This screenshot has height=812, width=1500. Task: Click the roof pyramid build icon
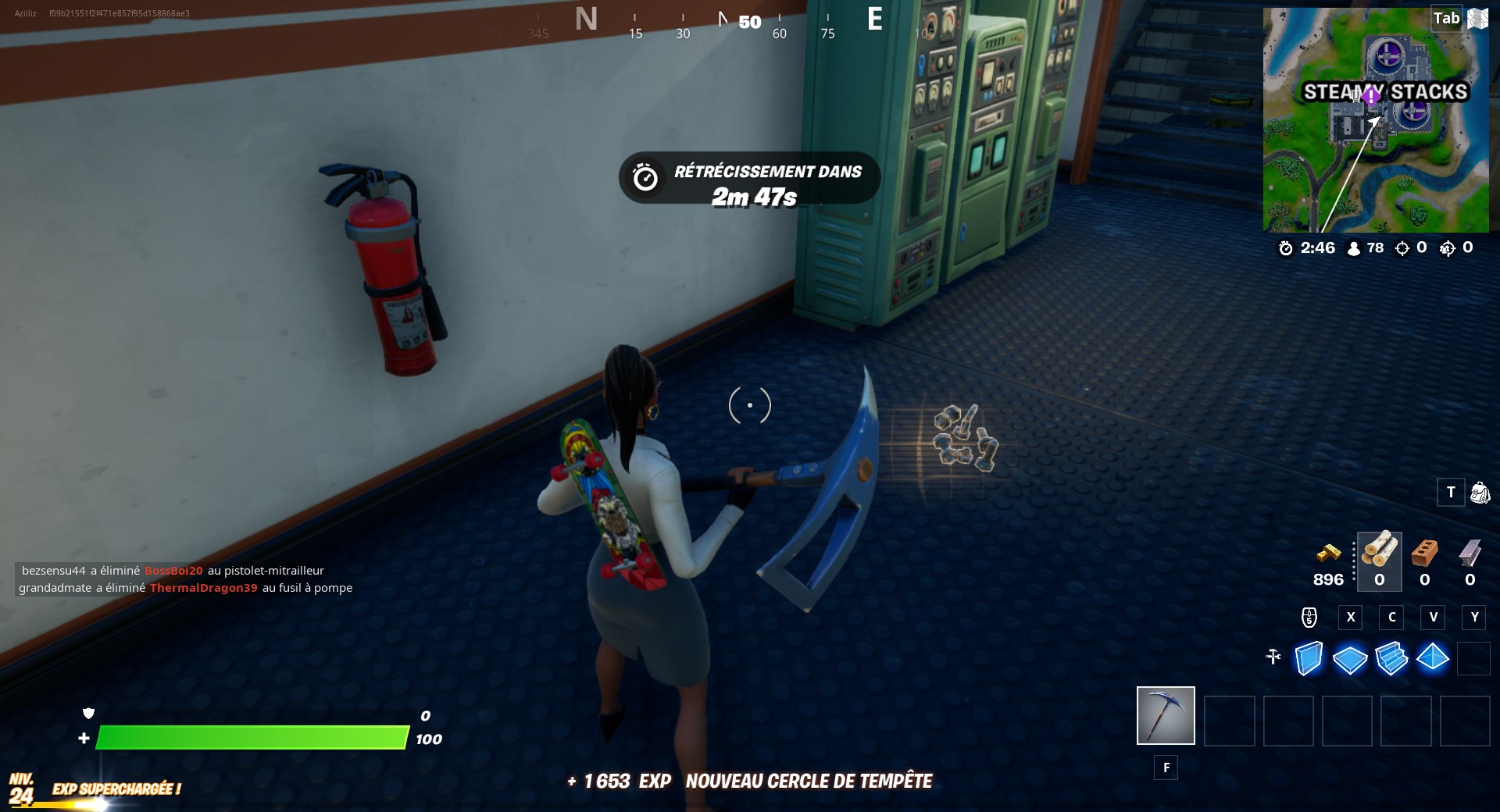coord(1434,660)
